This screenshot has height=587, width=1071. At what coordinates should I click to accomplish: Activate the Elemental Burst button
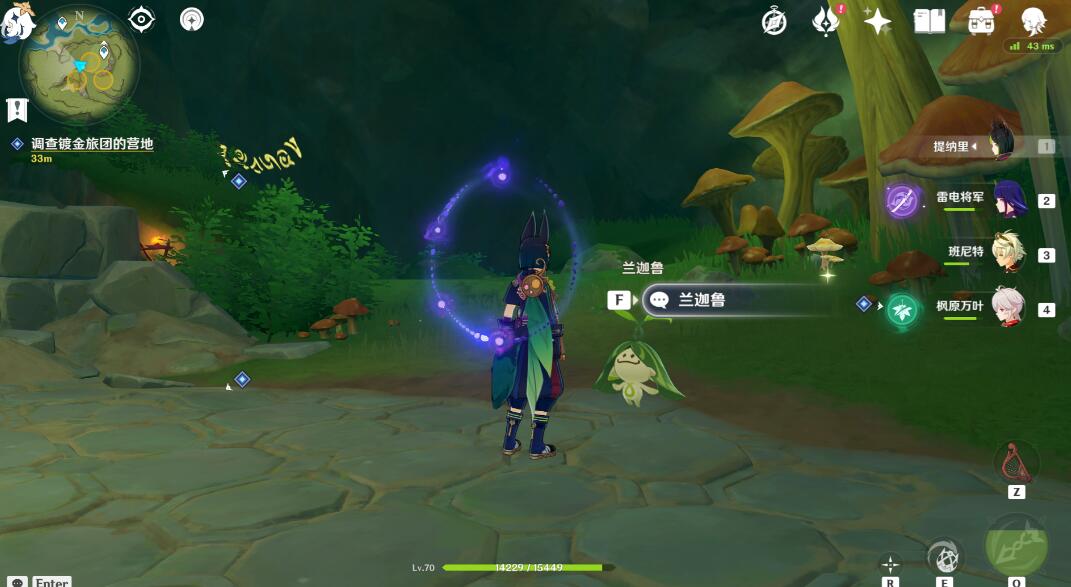(x=1017, y=545)
